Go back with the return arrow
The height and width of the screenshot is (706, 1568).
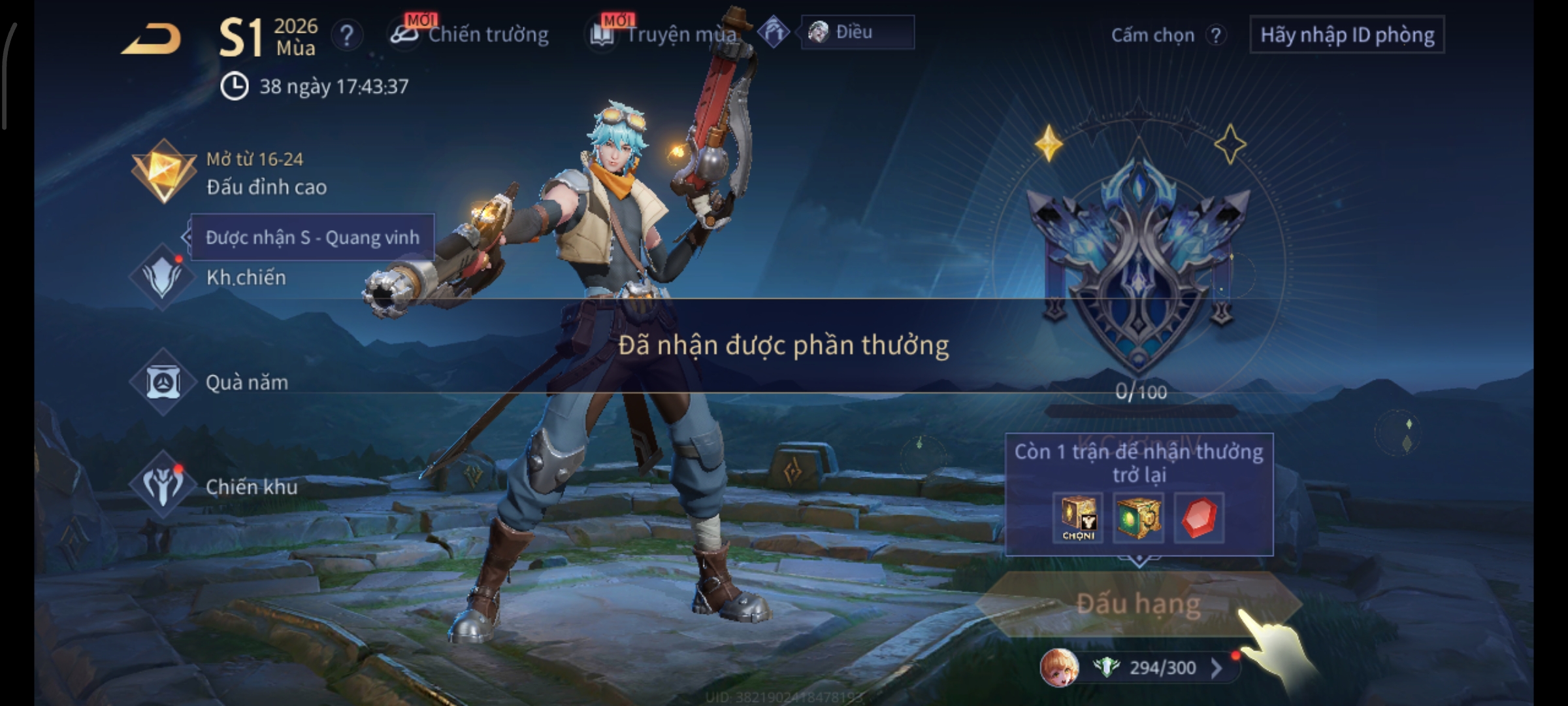151,38
